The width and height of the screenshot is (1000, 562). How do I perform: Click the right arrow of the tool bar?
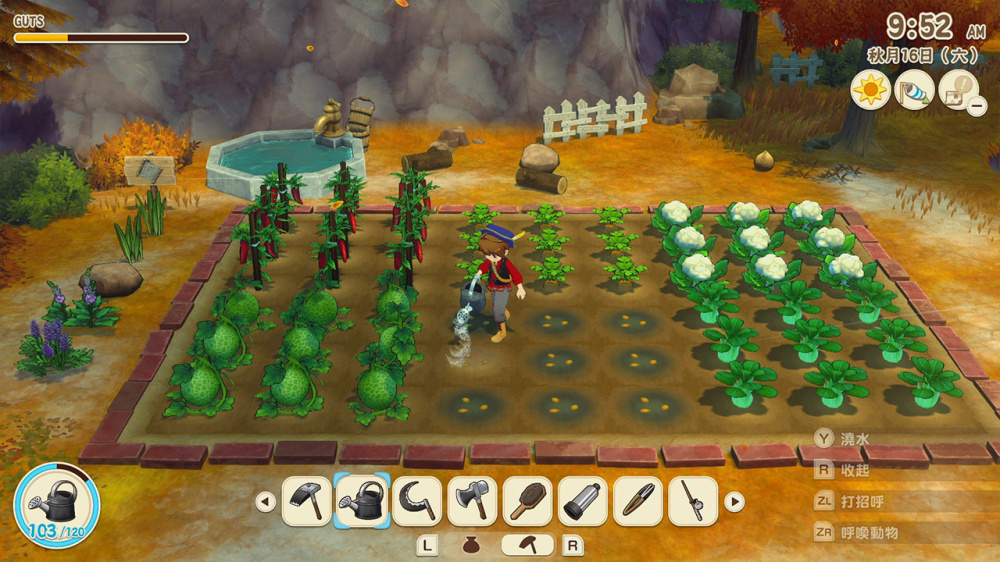[734, 502]
